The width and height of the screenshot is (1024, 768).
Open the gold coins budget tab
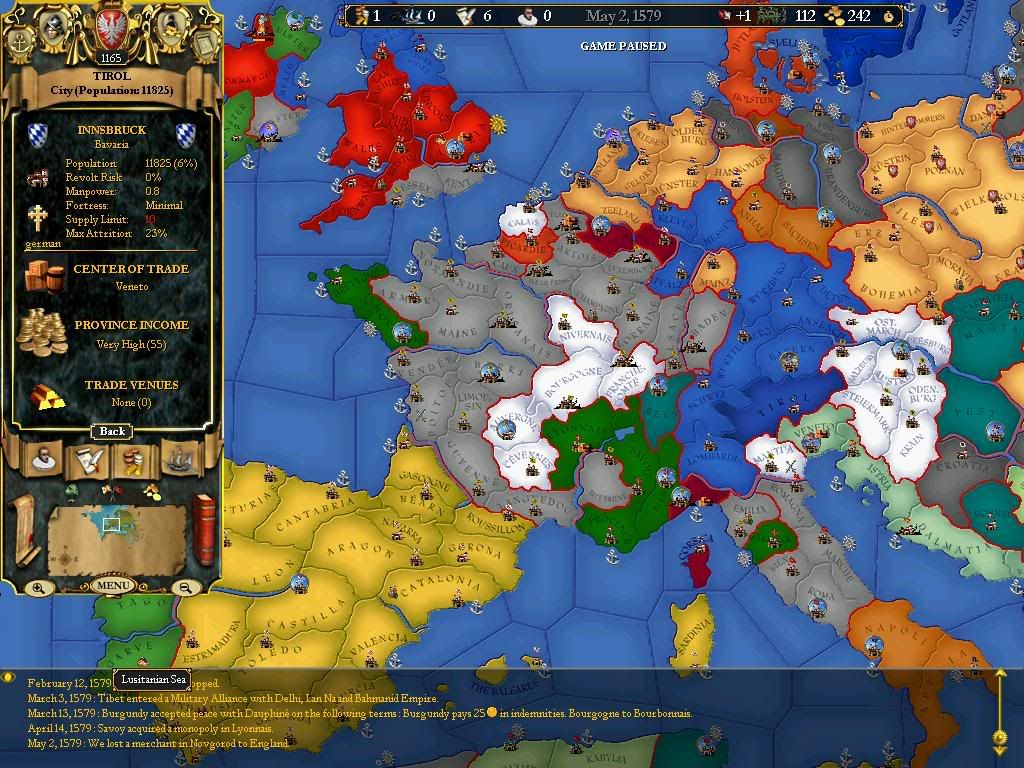133,460
